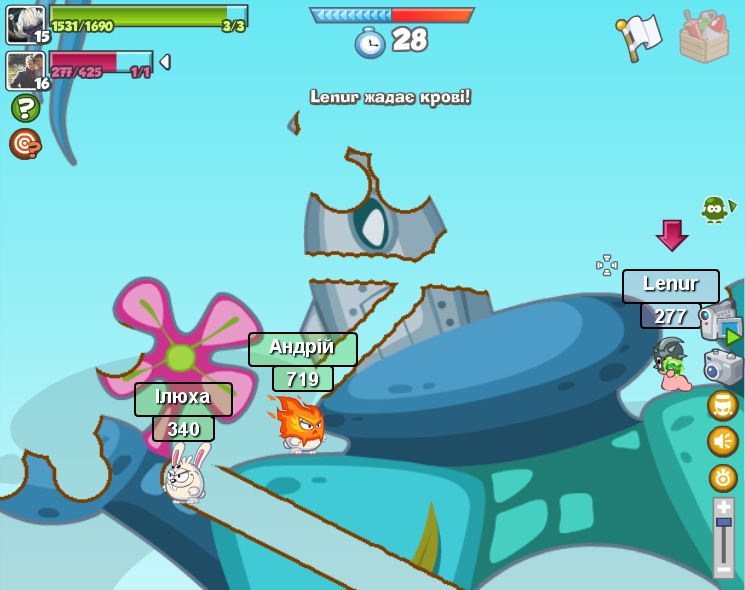Click the zoom slider handle

coord(723,523)
